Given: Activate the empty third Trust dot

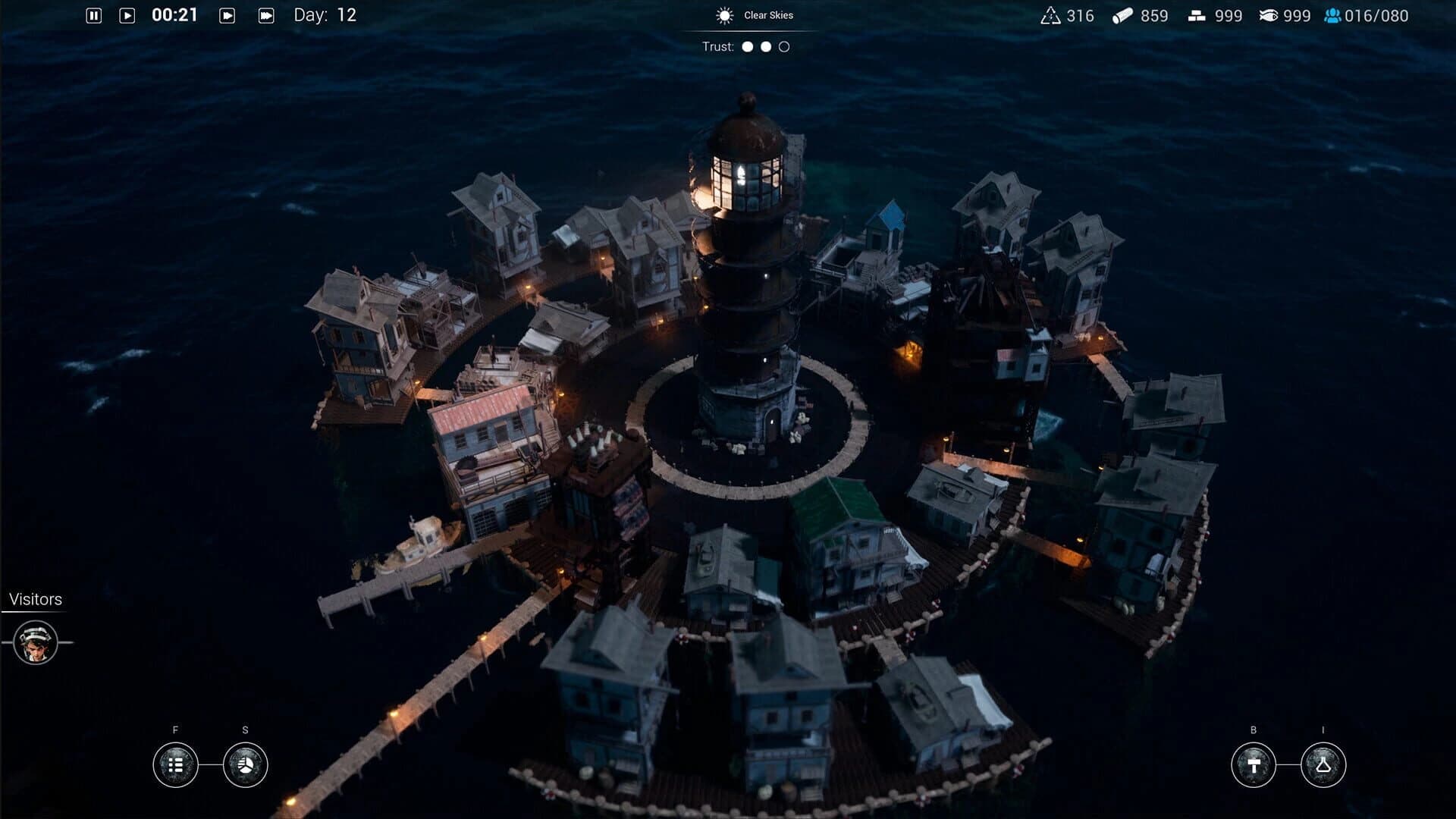Looking at the screenshot, I should click(x=785, y=47).
